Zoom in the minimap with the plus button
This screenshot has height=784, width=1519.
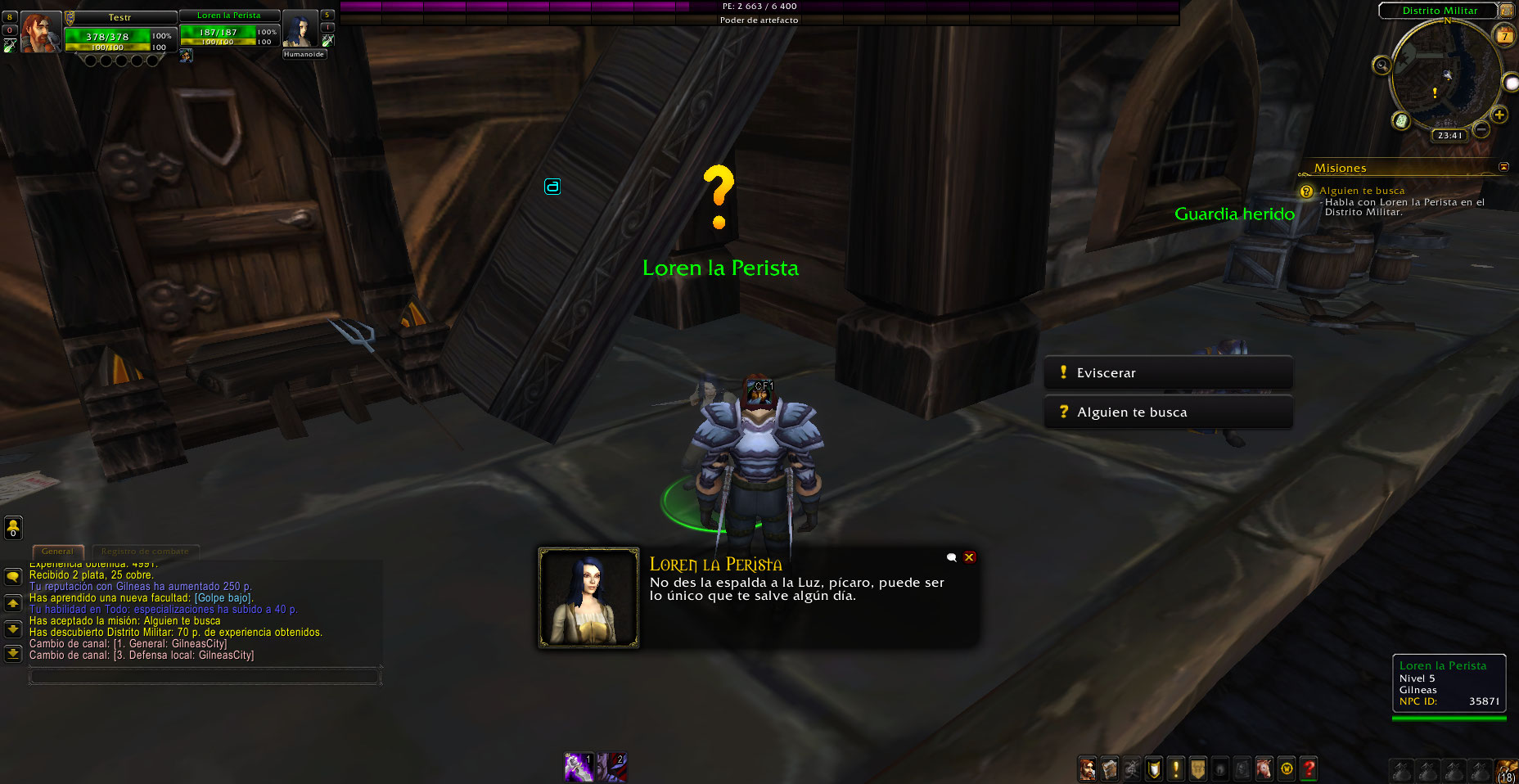(1499, 115)
